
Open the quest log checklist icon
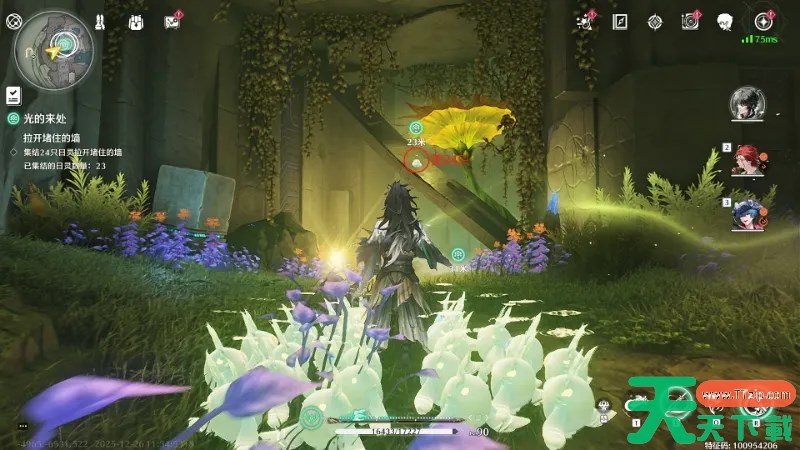pyautogui.click(x=12, y=95)
